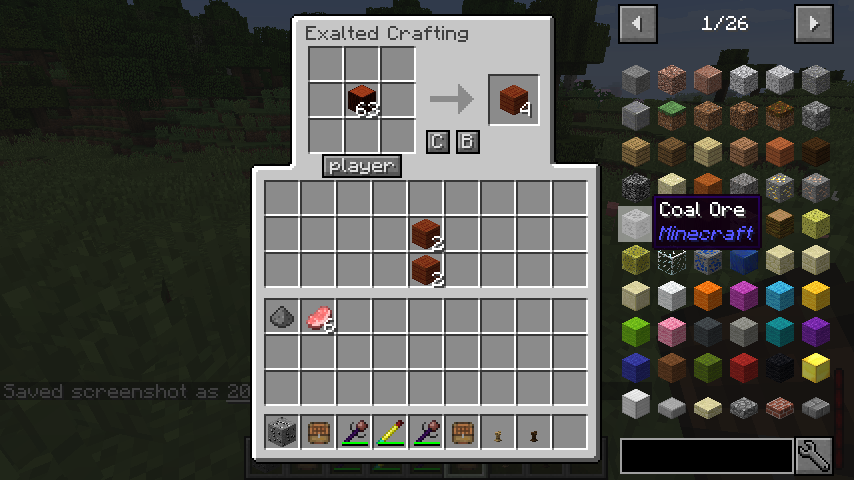
Task: Go to the previous item list page
Action: (638, 23)
